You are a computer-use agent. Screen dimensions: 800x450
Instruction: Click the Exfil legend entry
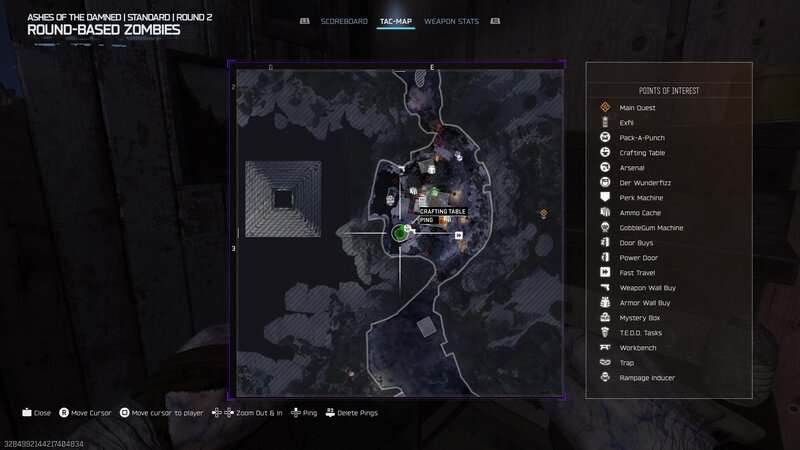click(x=627, y=123)
